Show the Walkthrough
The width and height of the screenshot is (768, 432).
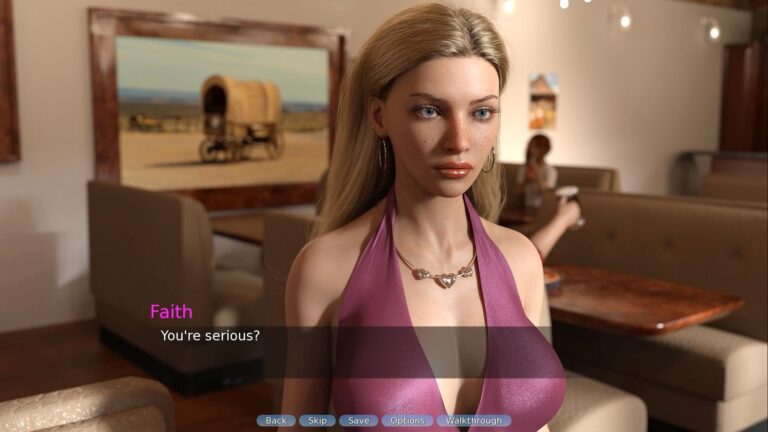click(474, 421)
